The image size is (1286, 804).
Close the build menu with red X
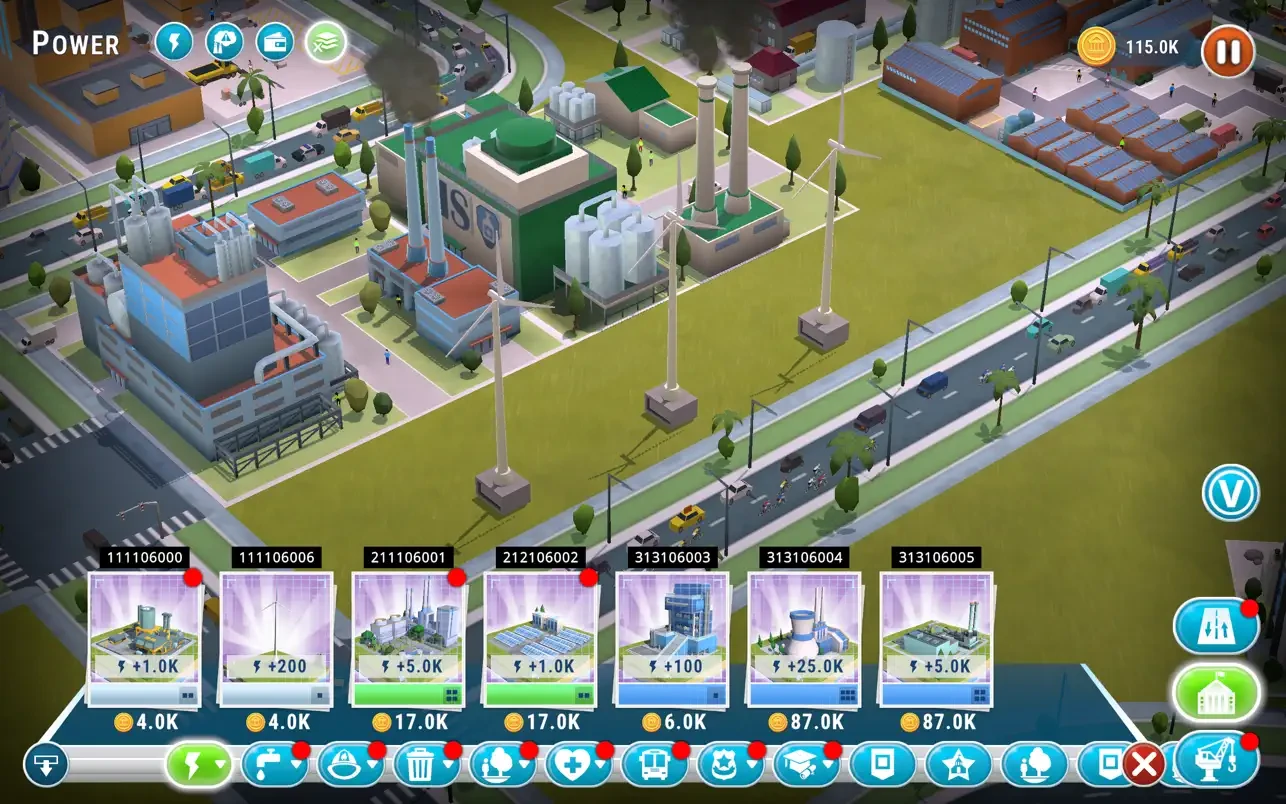[1143, 766]
